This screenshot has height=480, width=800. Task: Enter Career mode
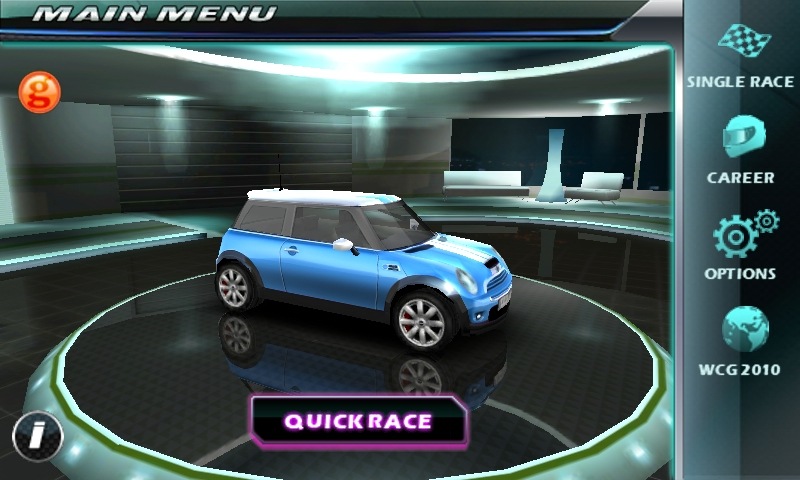pyautogui.click(x=740, y=148)
